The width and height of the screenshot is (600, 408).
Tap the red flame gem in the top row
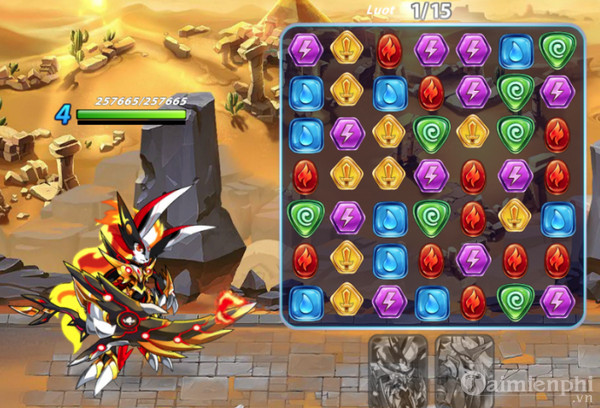389,49
